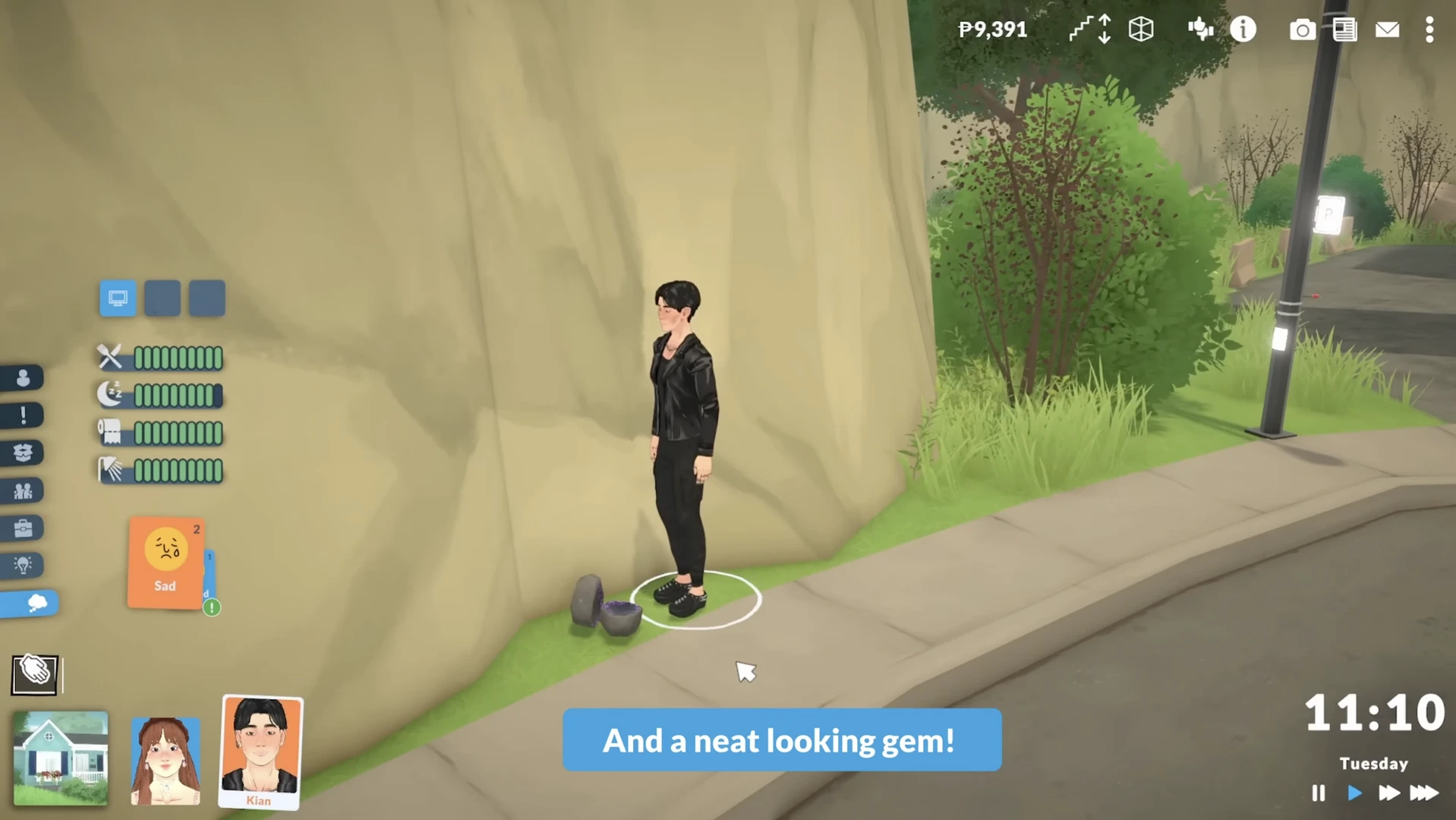Screen dimensions: 1456x820
Task: Click the info circle icon
Action: tap(1243, 30)
